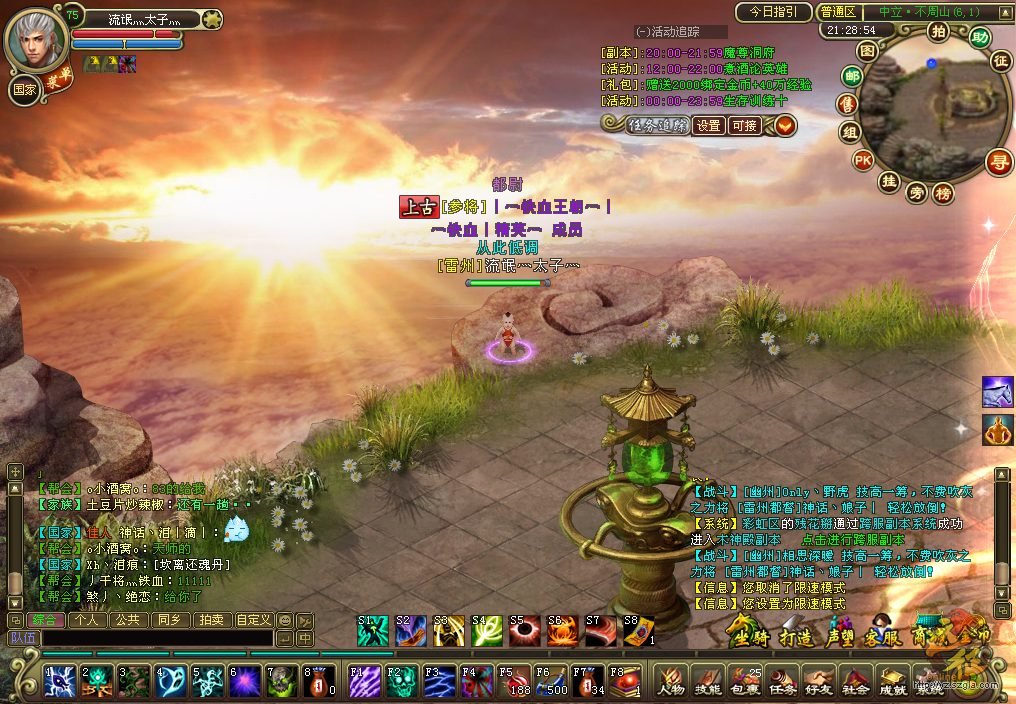
Task: Open the 今日指引 daily guide
Action: pos(773,12)
